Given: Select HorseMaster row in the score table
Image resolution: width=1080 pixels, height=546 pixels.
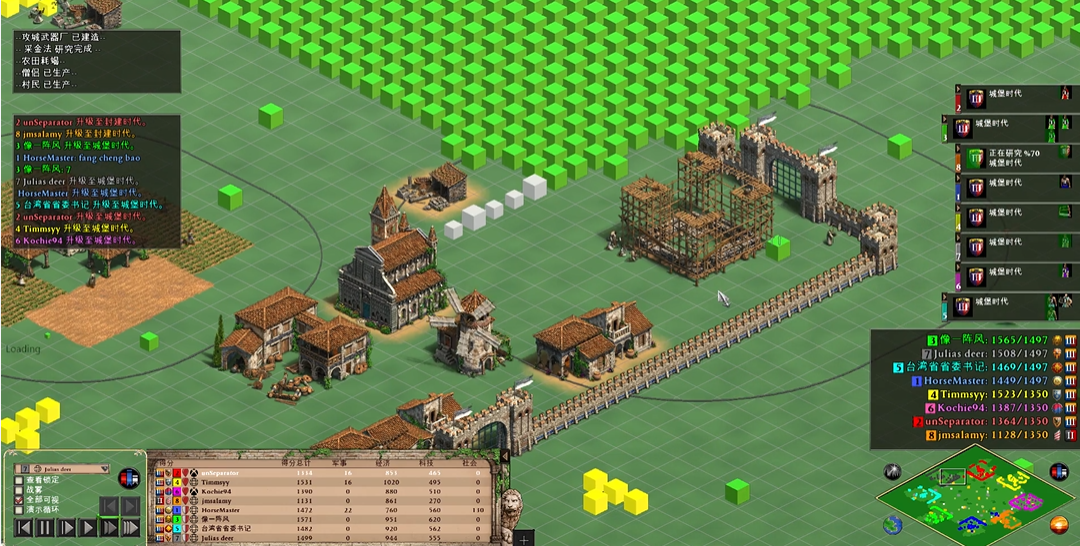Looking at the screenshot, I should pyautogui.click(x=222, y=510).
